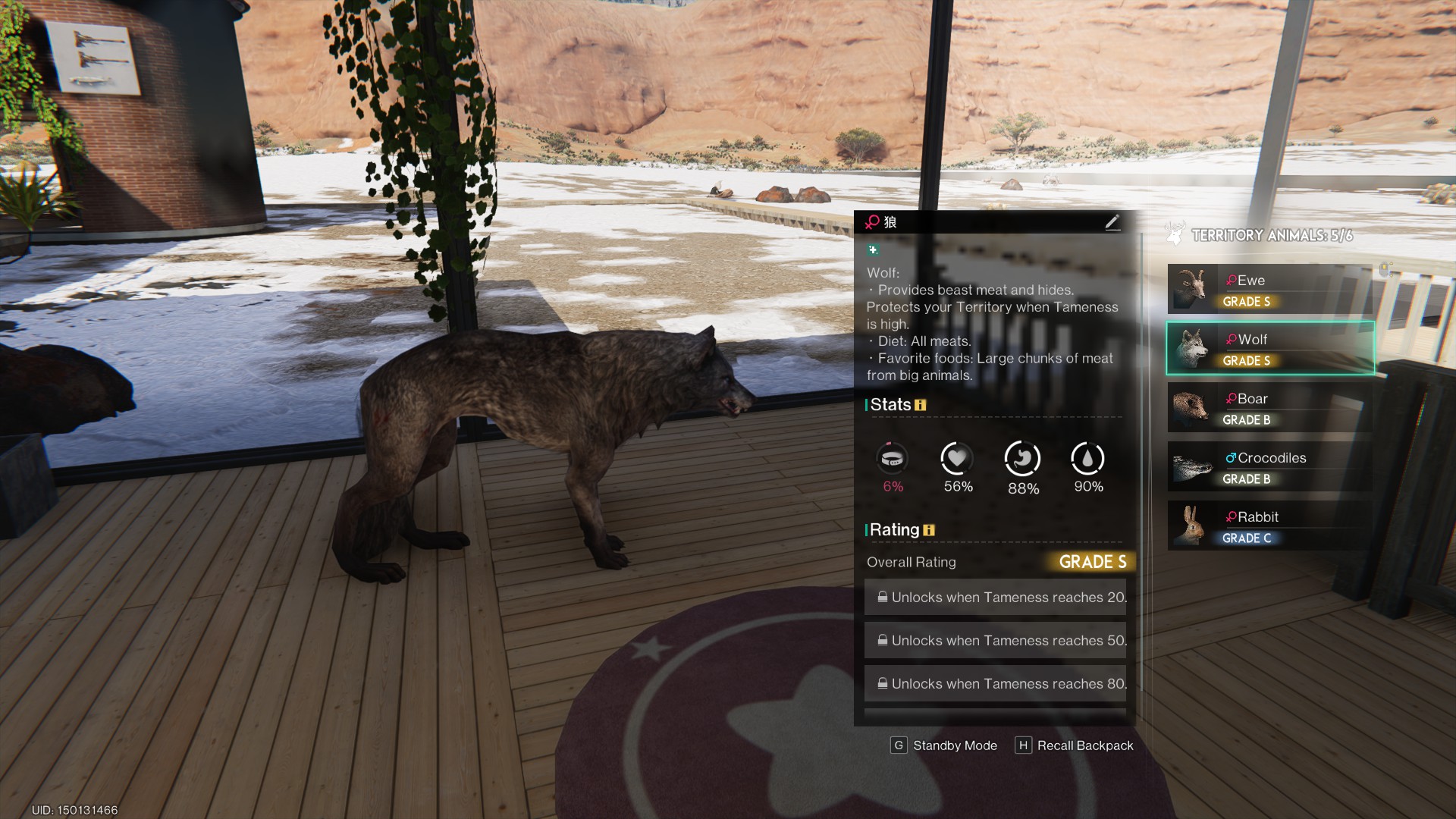Activate Standby Mode

[x=944, y=745]
